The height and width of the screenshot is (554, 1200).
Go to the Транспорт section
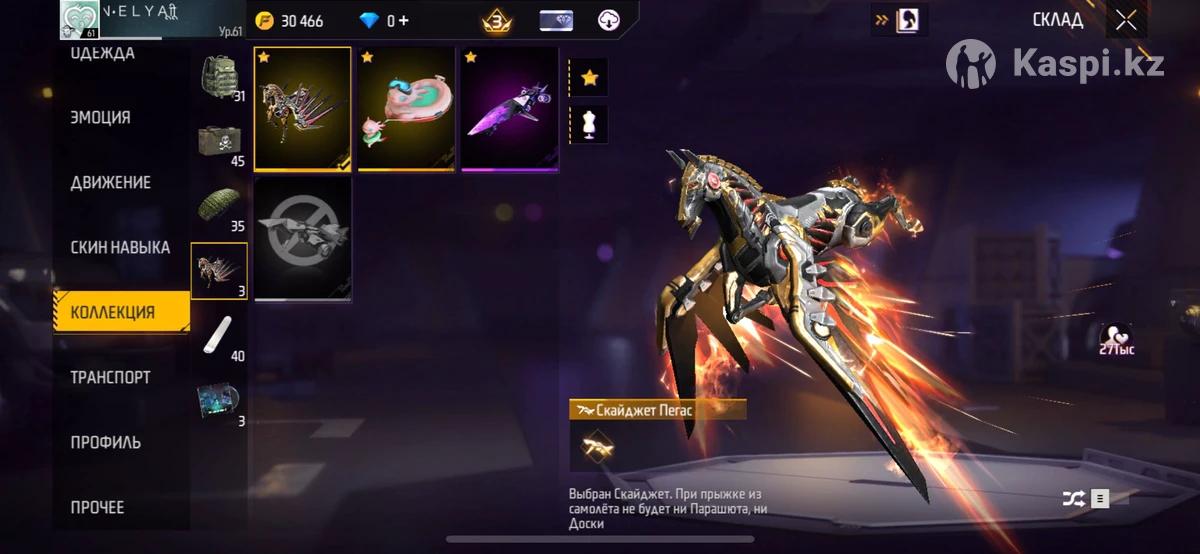pyautogui.click(x=111, y=377)
